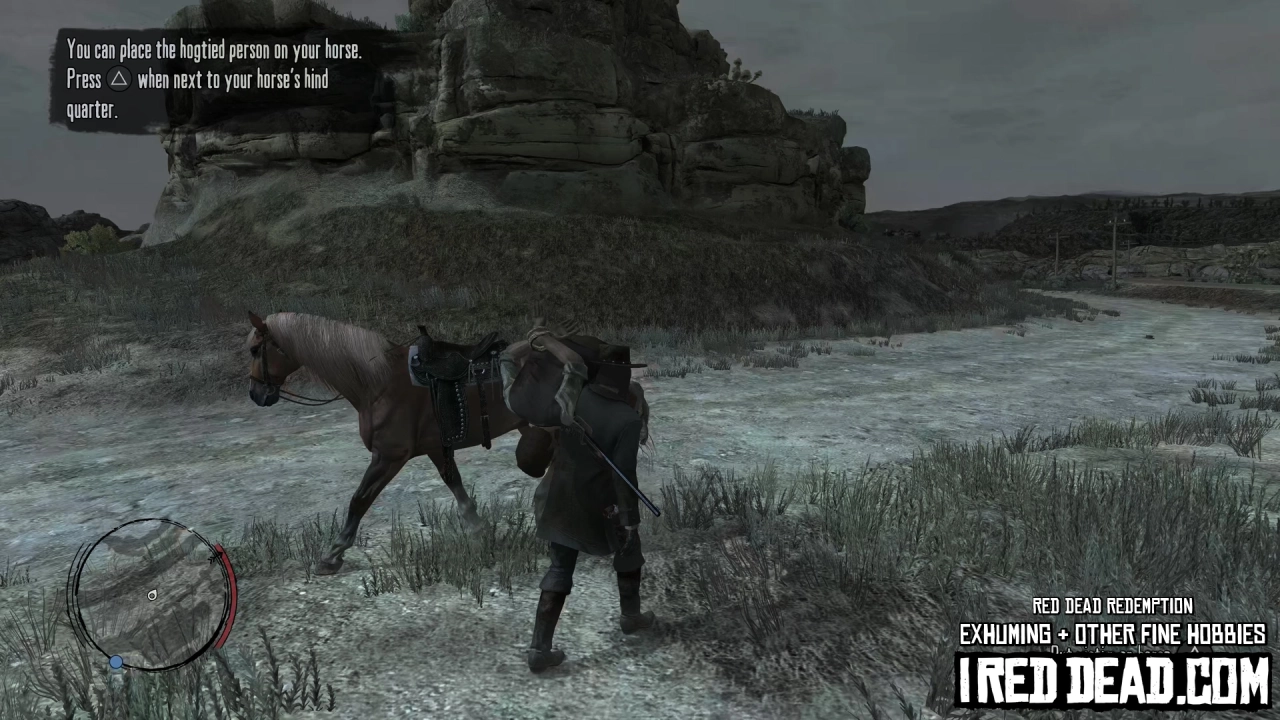Click the blue dot waypoint on the minimap edge
Screen dimensions: 1280x720
(x=116, y=661)
